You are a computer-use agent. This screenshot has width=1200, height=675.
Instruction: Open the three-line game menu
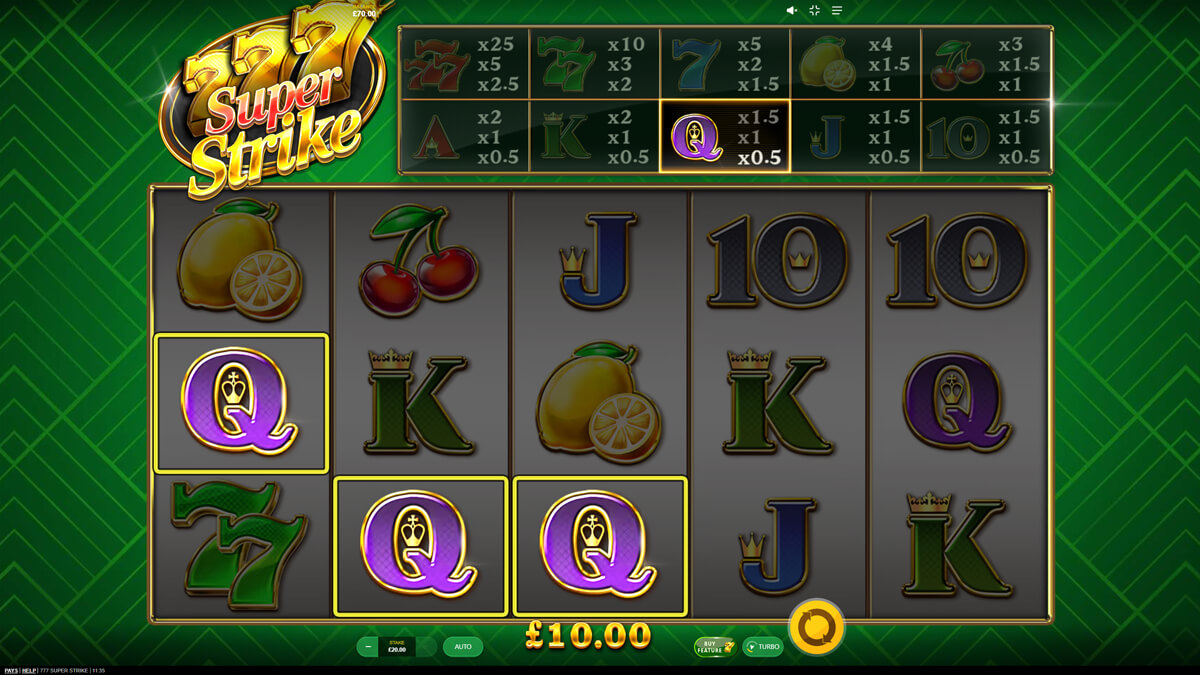coord(837,10)
